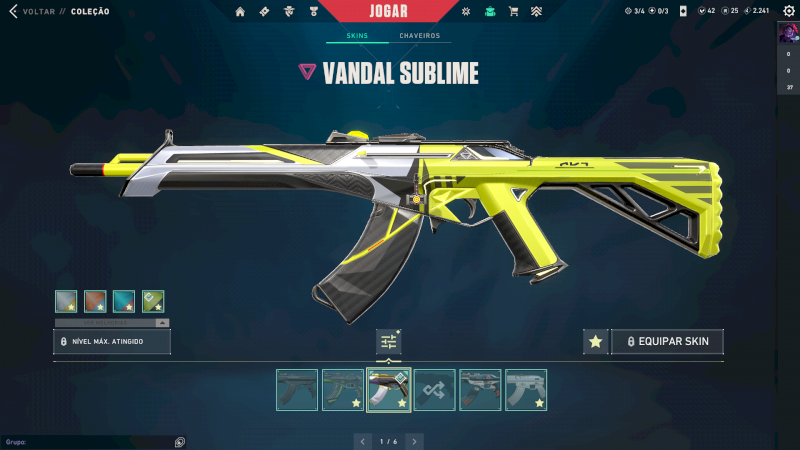Open the store cart icon
Screen dimensions: 800x450
coord(513,12)
